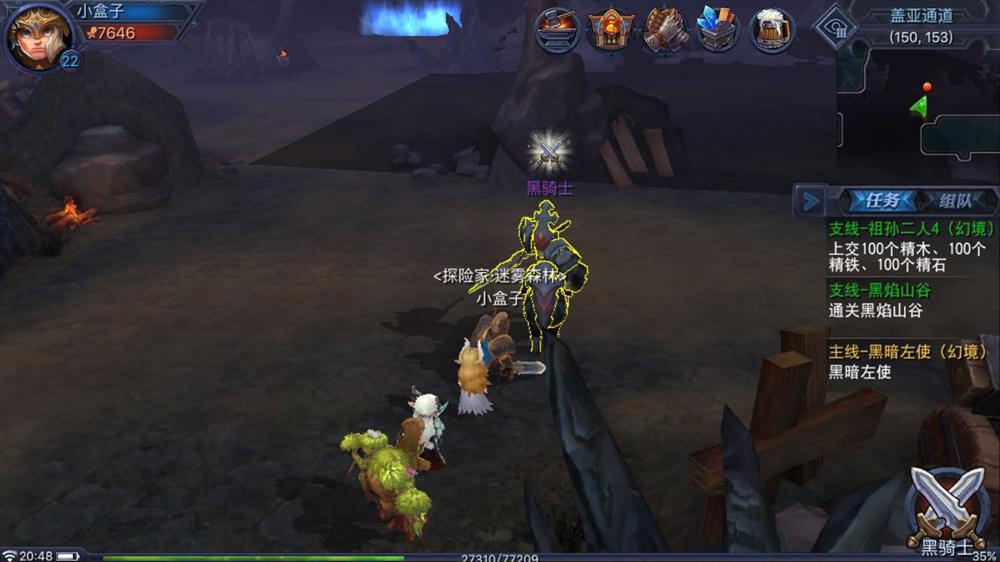
Task: Tap the red gem shield icon
Action: 611,29
